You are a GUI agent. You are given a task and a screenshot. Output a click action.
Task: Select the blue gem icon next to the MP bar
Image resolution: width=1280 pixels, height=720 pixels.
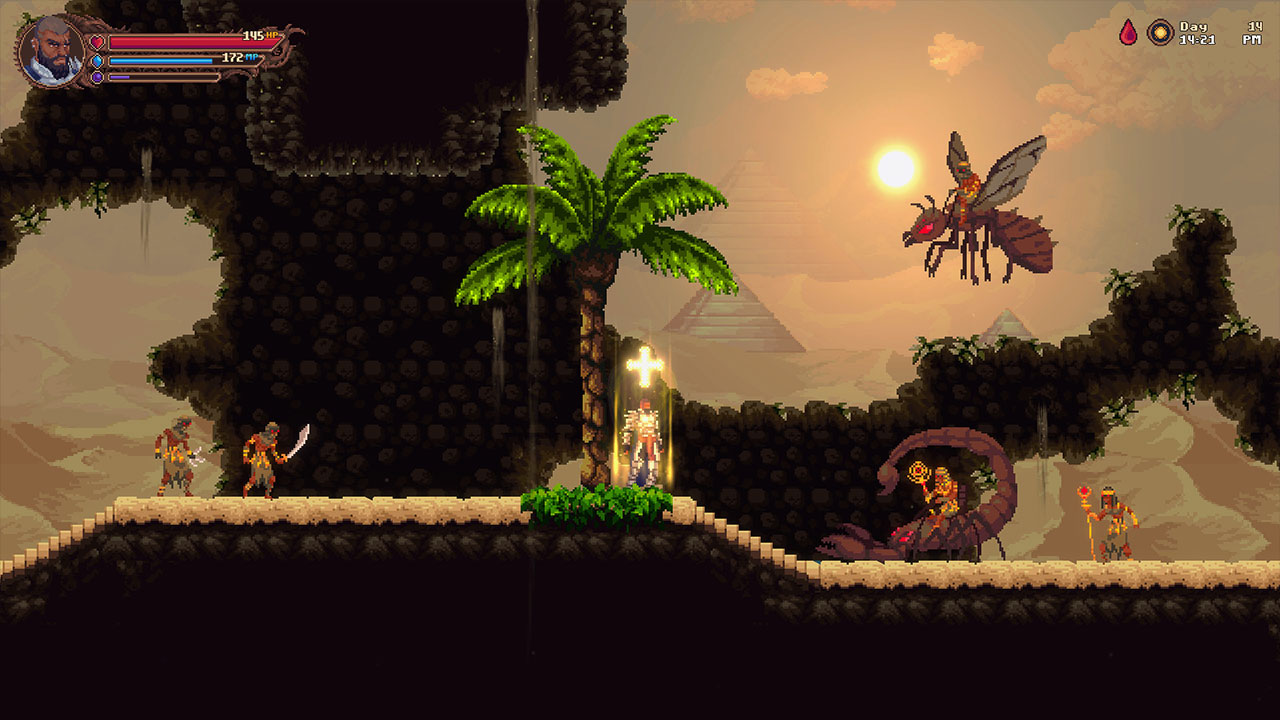(x=97, y=61)
